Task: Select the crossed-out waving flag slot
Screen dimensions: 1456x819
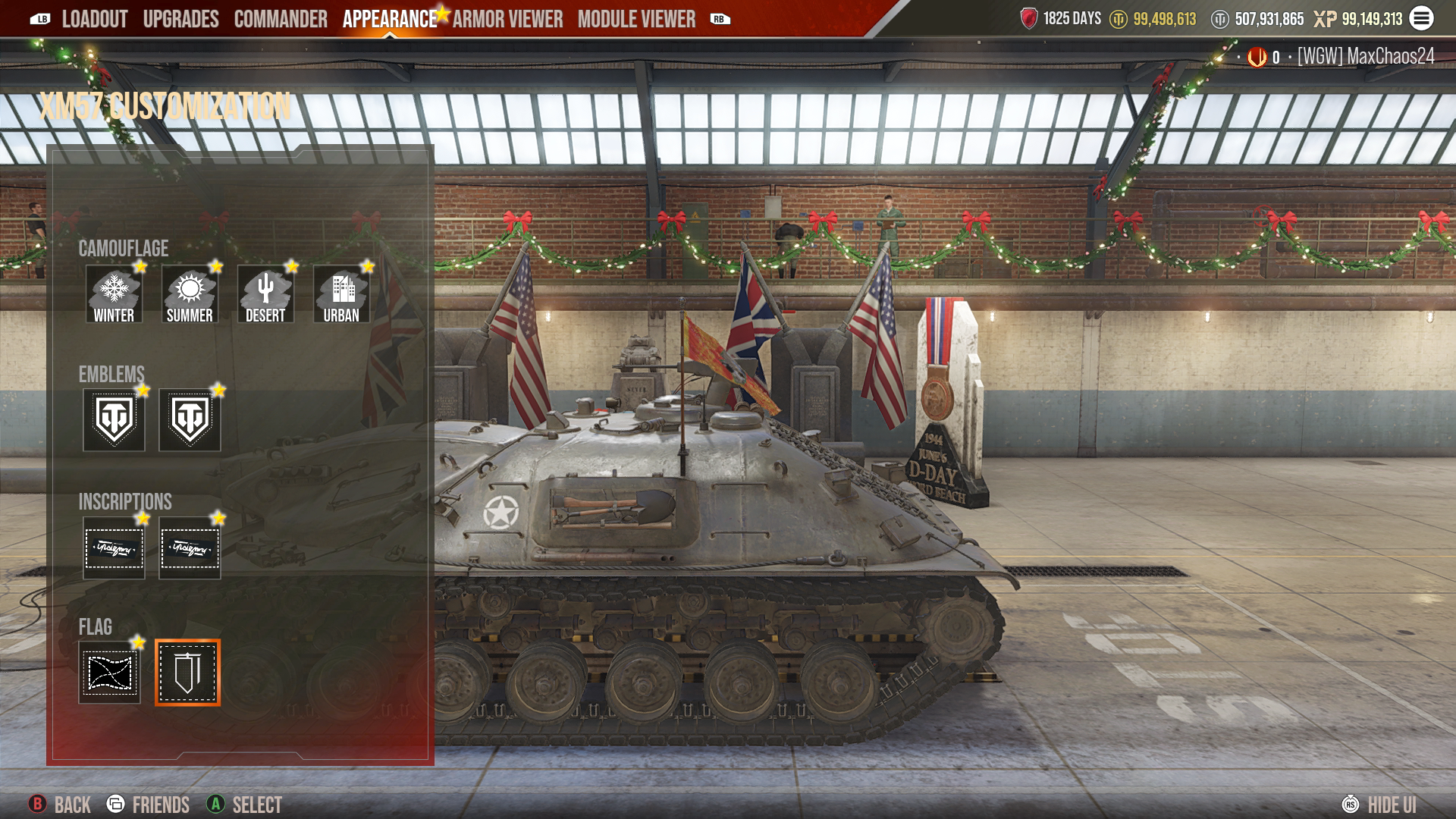Action: (110, 673)
